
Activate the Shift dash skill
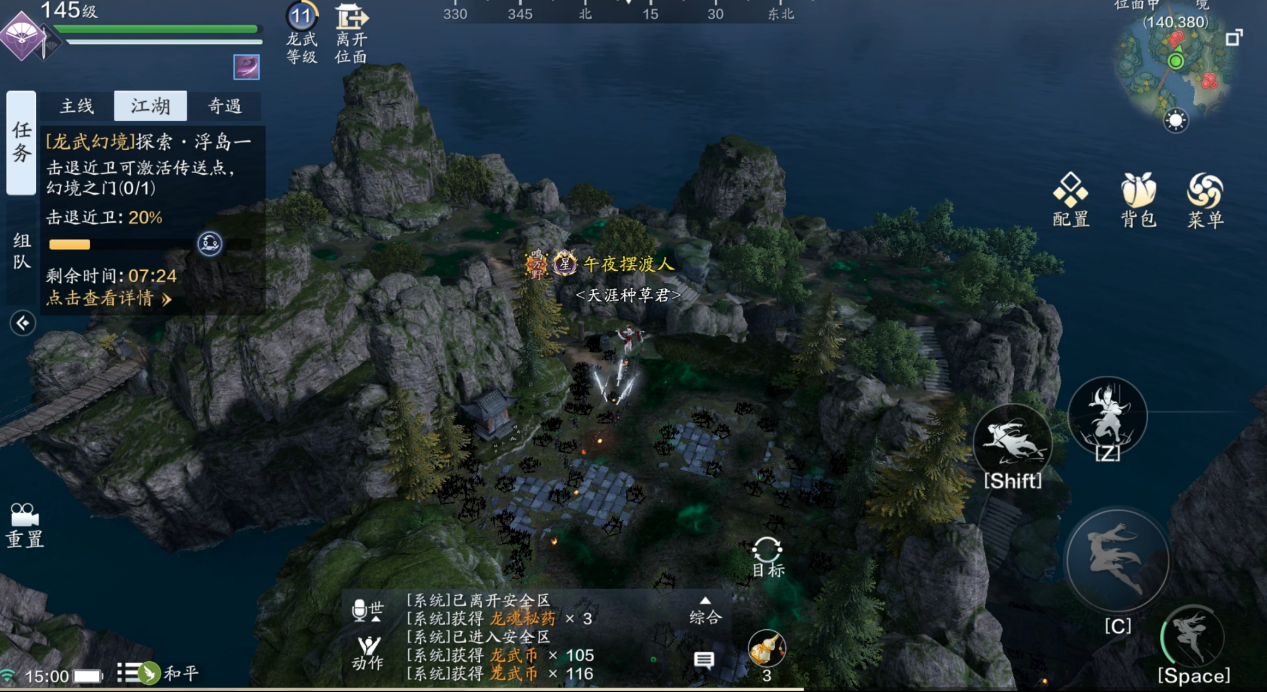(x=1012, y=442)
